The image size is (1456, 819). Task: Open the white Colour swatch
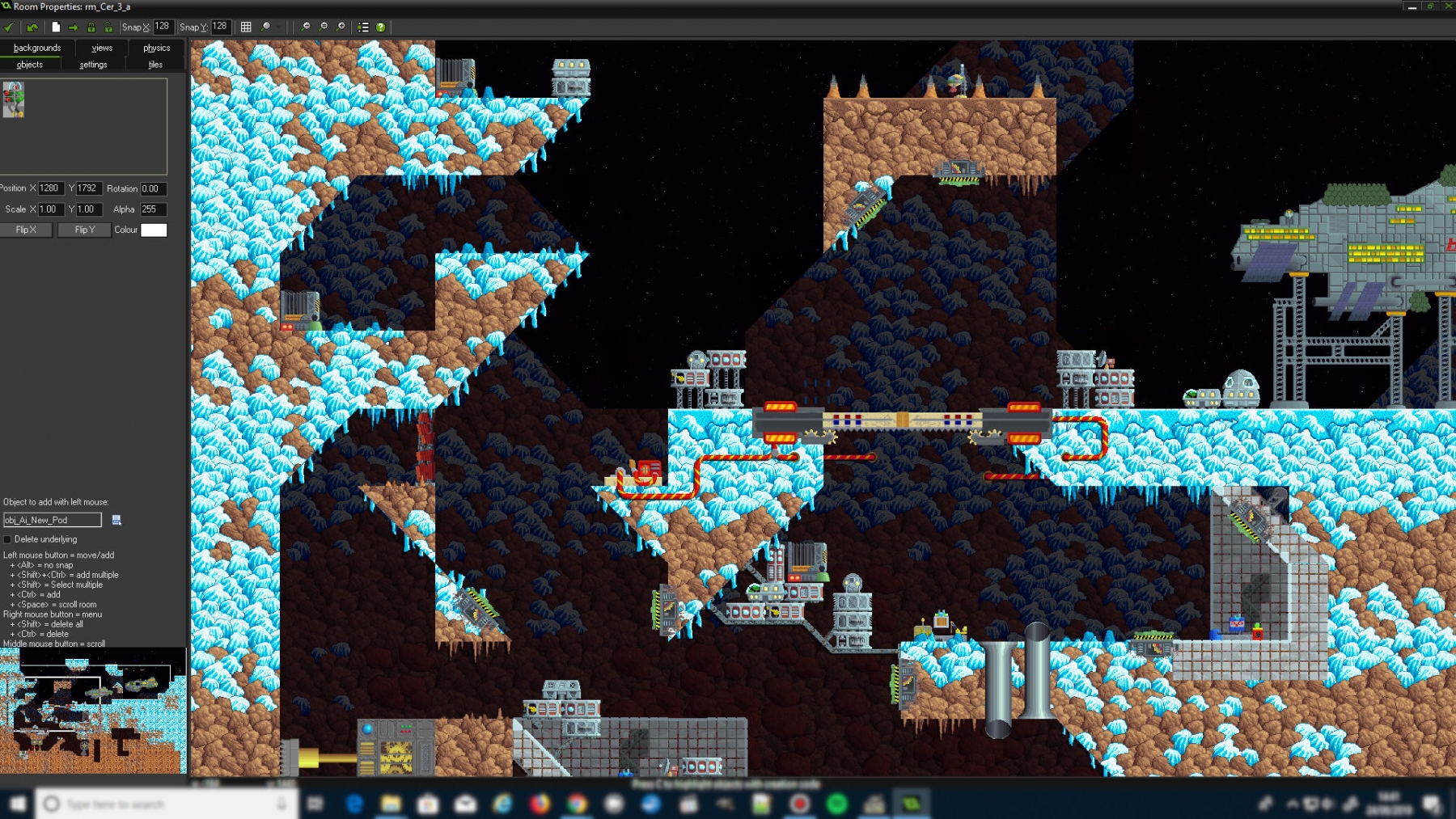click(154, 230)
